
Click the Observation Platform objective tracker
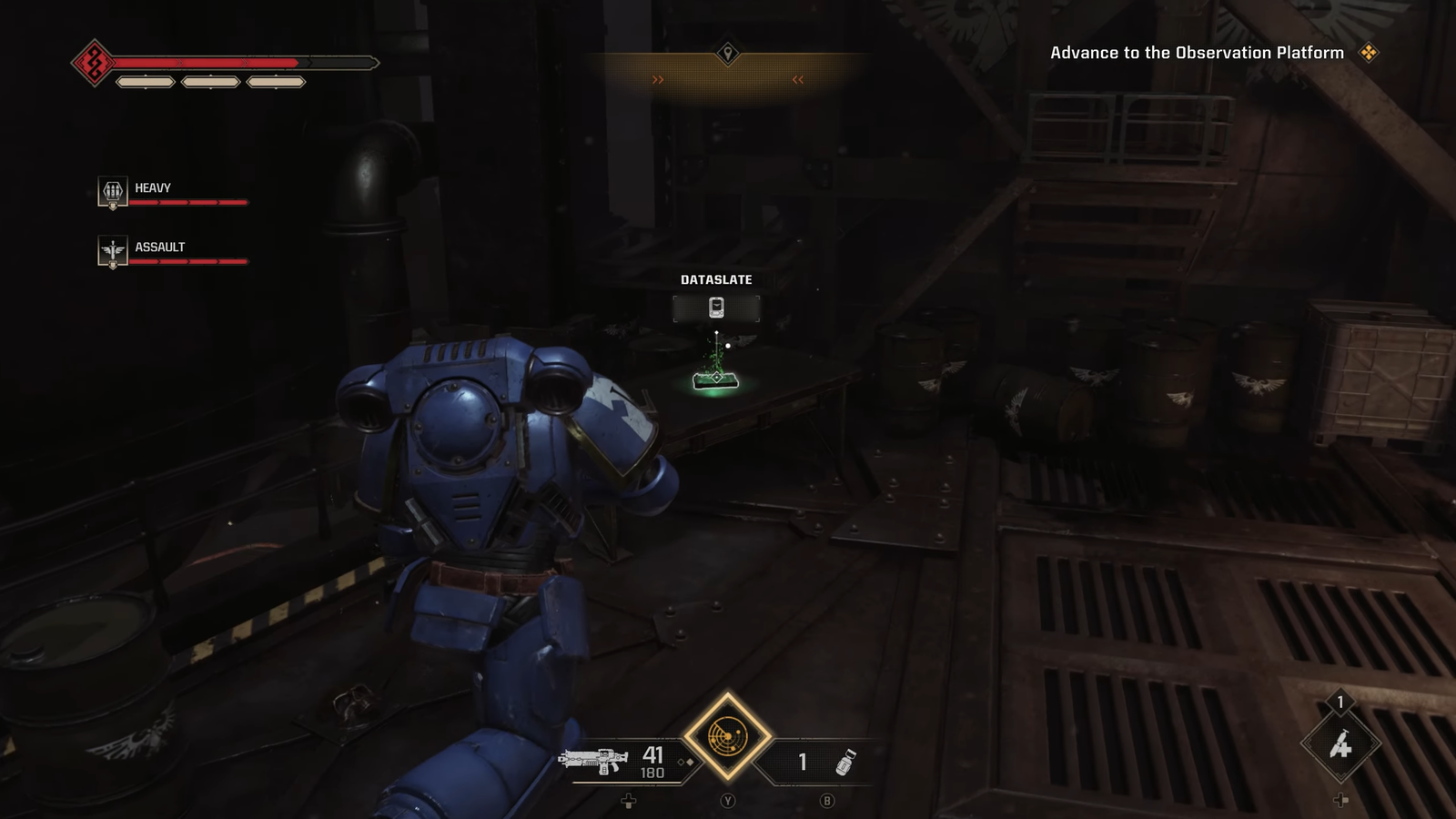pos(1197,53)
